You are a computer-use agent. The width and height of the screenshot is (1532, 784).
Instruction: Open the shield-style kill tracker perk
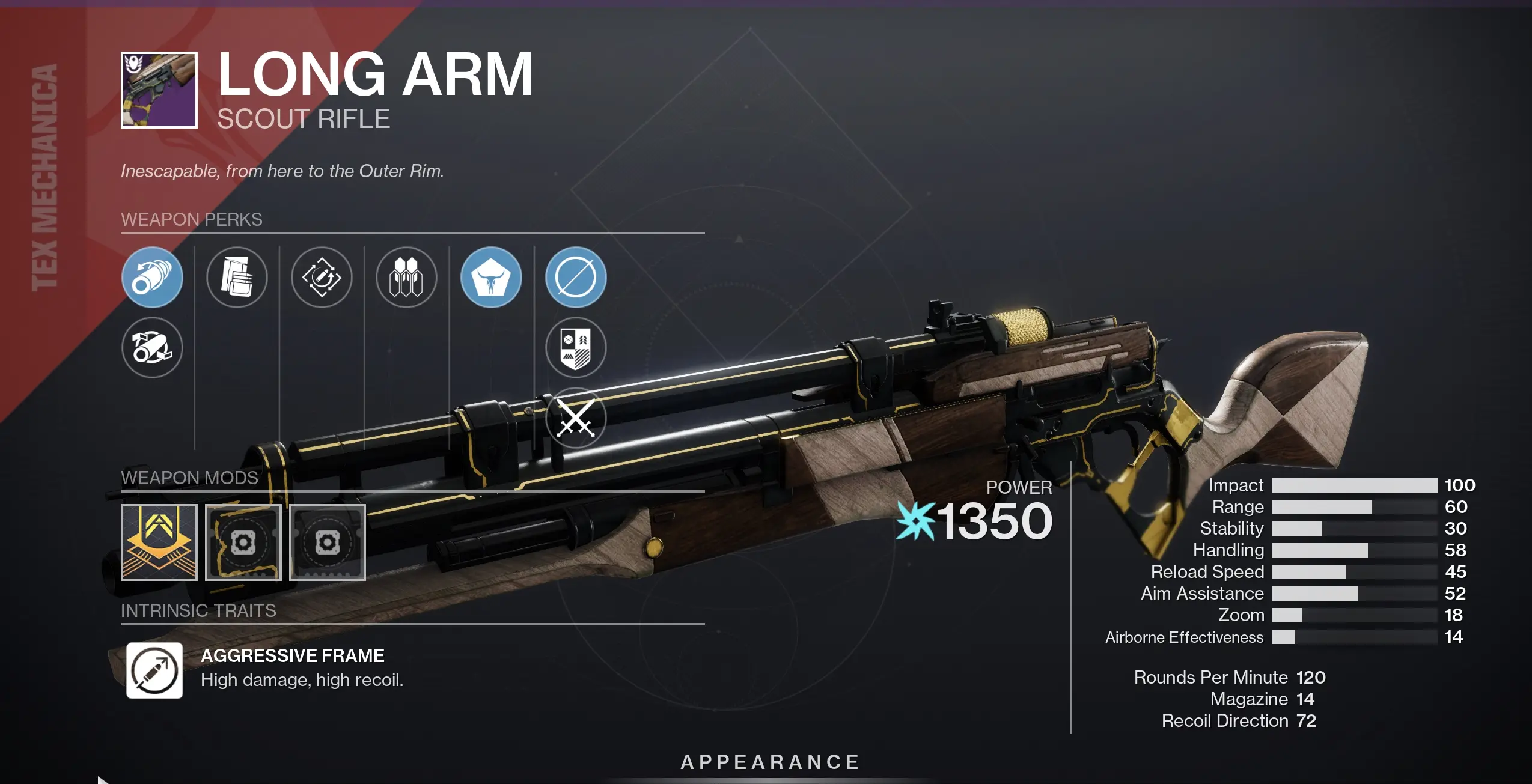[575, 348]
